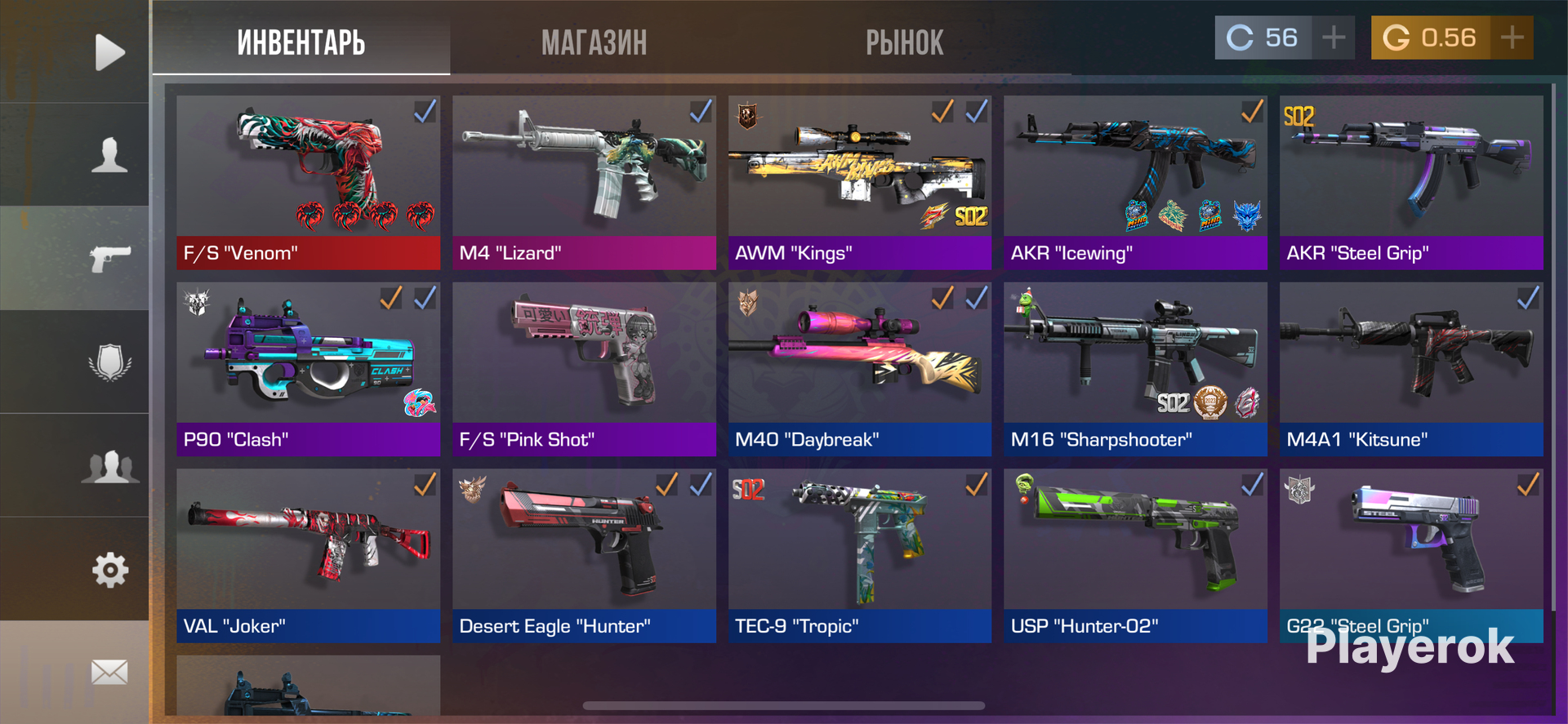Show the friends list icon
1568x724 pixels.
[x=109, y=466]
